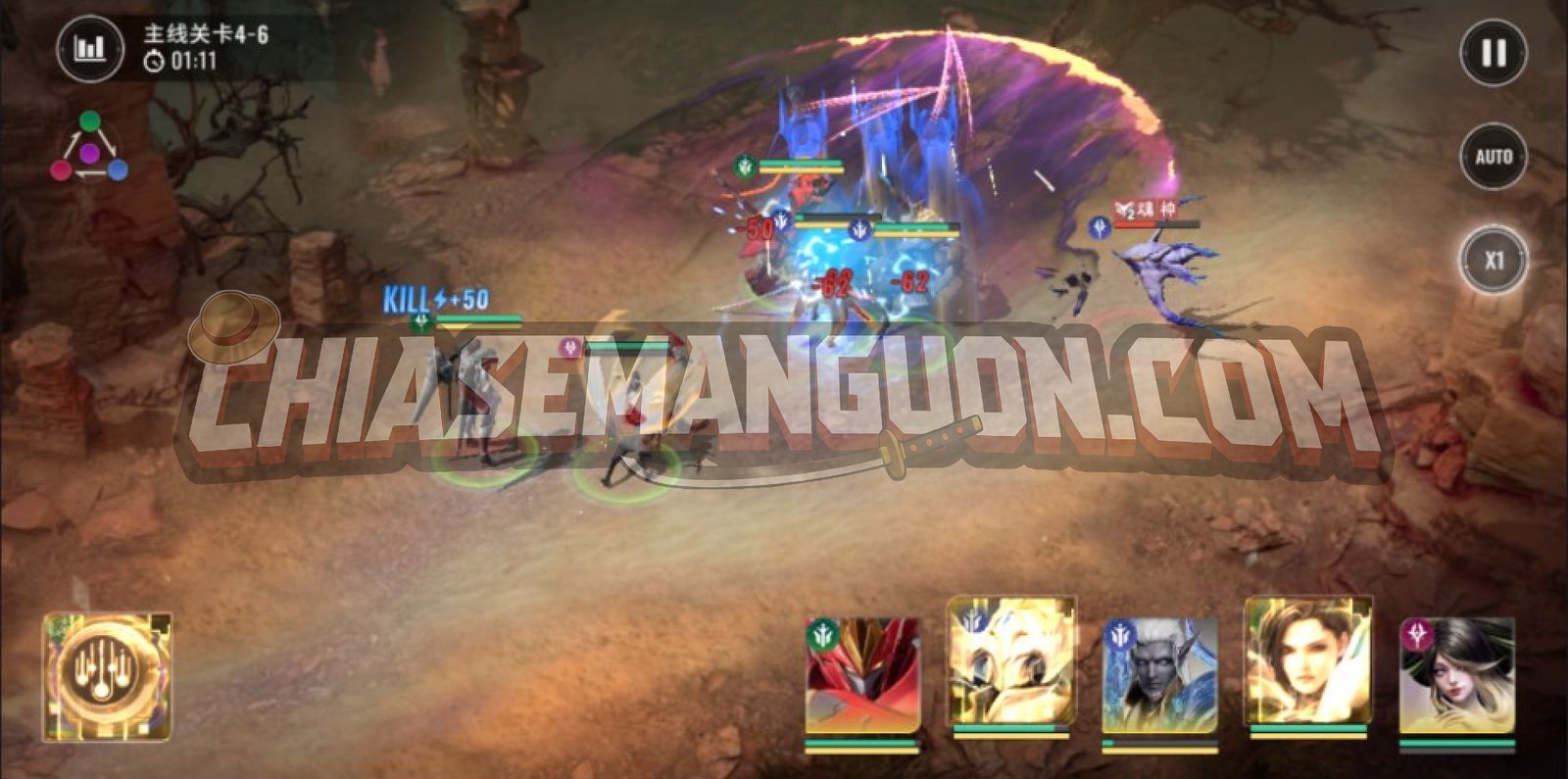Pause the battle
This screenshot has height=779, width=1568.
click(x=1493, y=53)
